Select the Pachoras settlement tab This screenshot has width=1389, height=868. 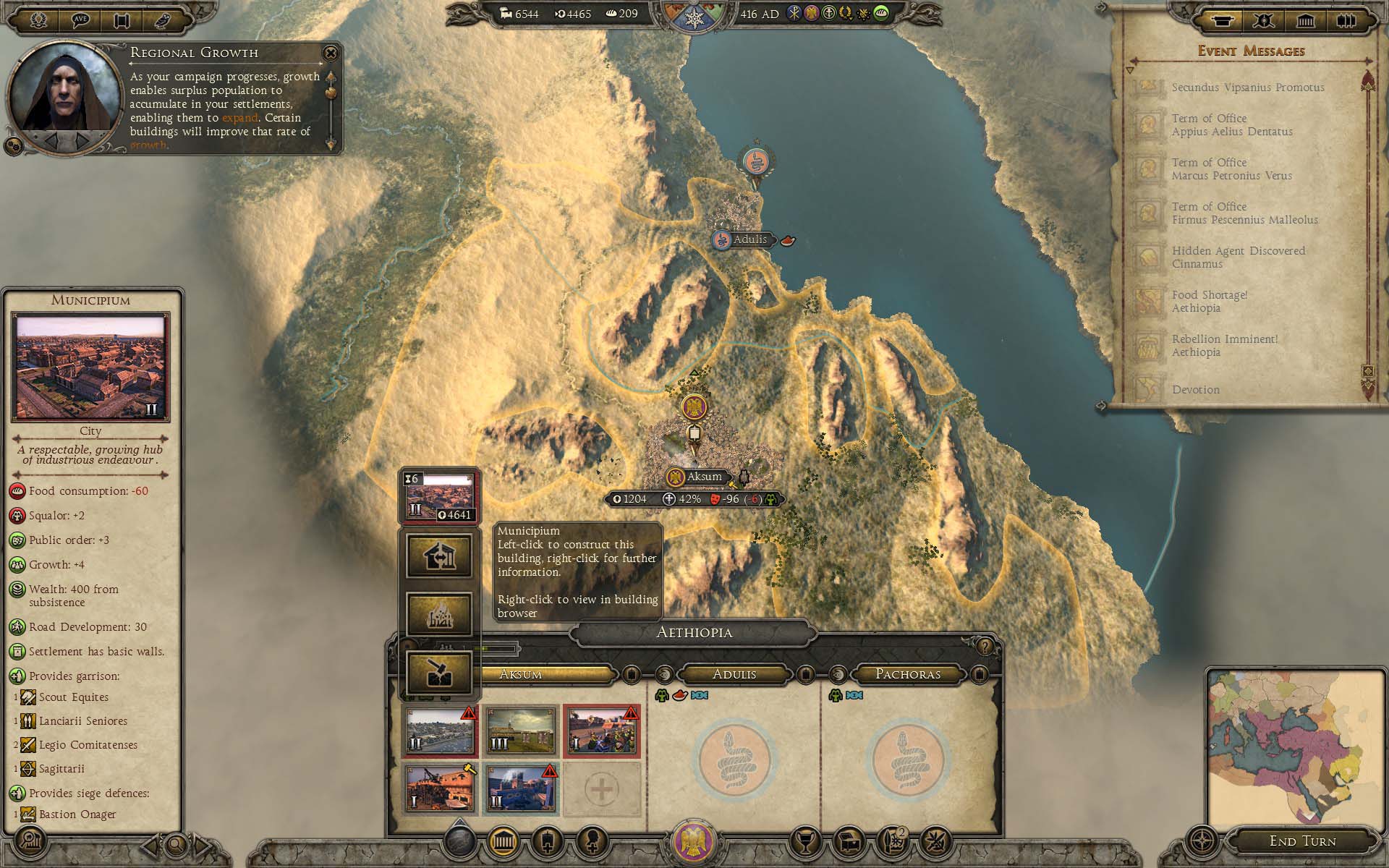(x=907, y=674)
